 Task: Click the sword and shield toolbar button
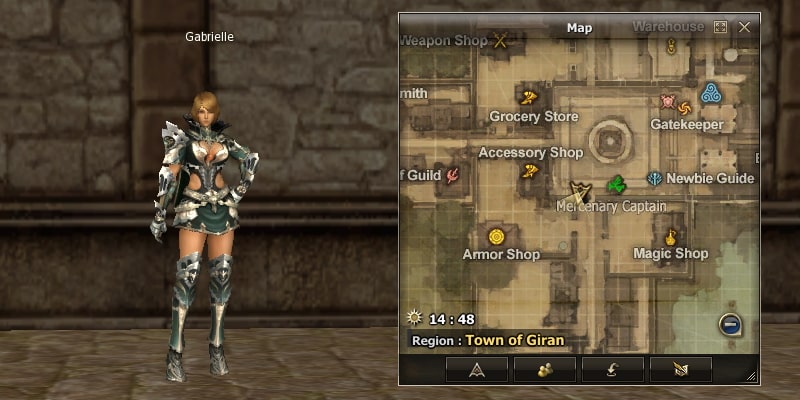click(x=680, y=369)
